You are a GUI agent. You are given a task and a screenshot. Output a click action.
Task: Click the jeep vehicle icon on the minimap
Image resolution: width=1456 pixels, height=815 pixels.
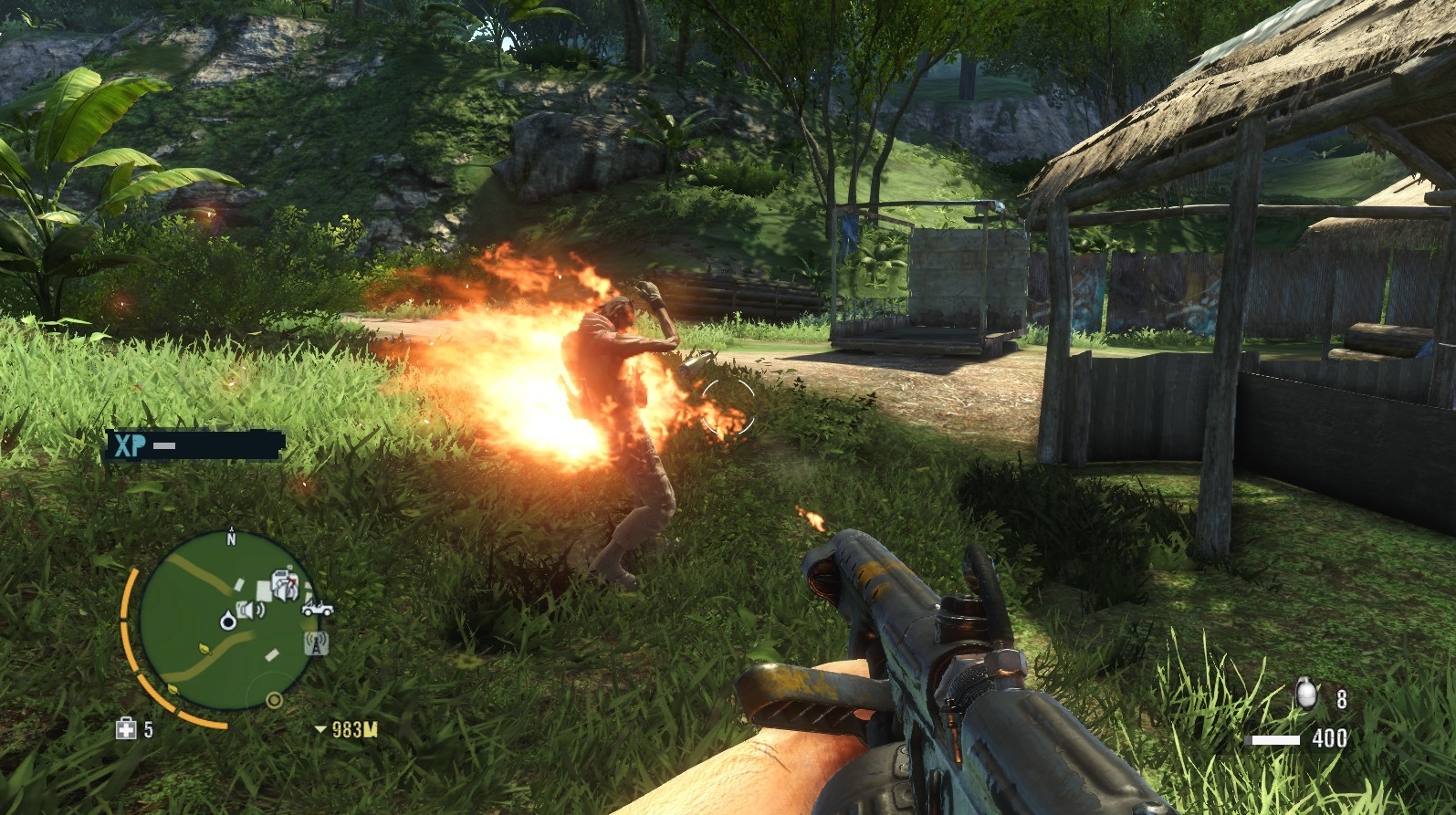point(317,610)
